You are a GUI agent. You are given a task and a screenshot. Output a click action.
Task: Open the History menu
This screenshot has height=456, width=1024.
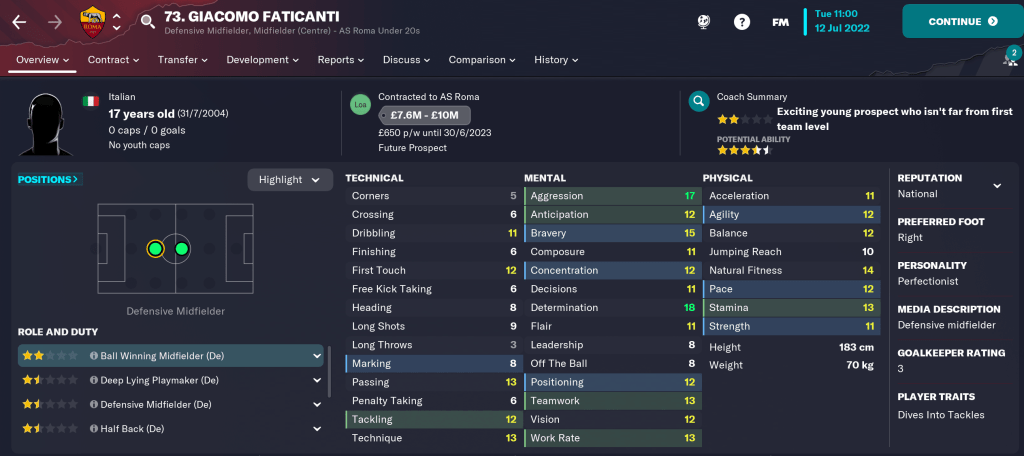coord(556,60)
